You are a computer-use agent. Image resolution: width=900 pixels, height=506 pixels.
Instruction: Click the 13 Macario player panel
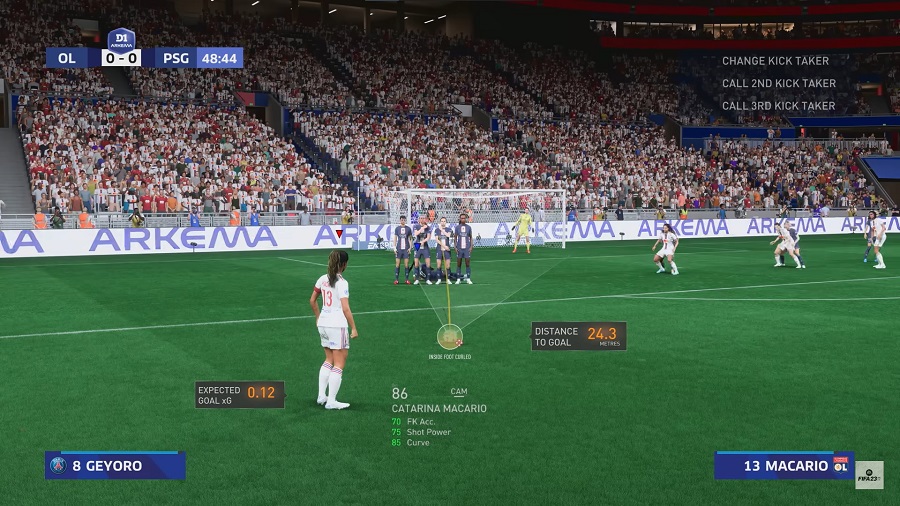tap(783, 465)
